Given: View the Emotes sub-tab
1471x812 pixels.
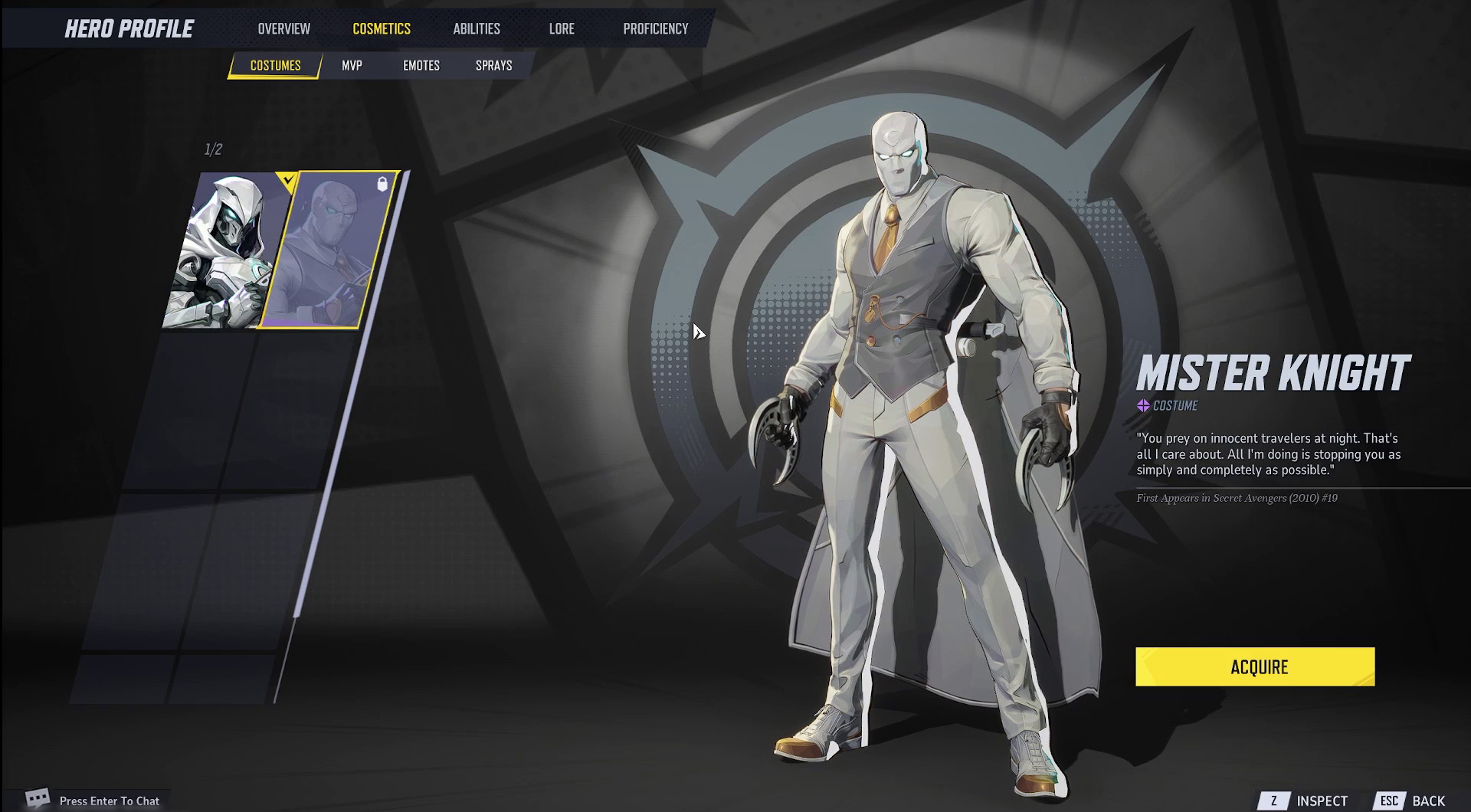Looking at the screenshot, I should 421,66.
